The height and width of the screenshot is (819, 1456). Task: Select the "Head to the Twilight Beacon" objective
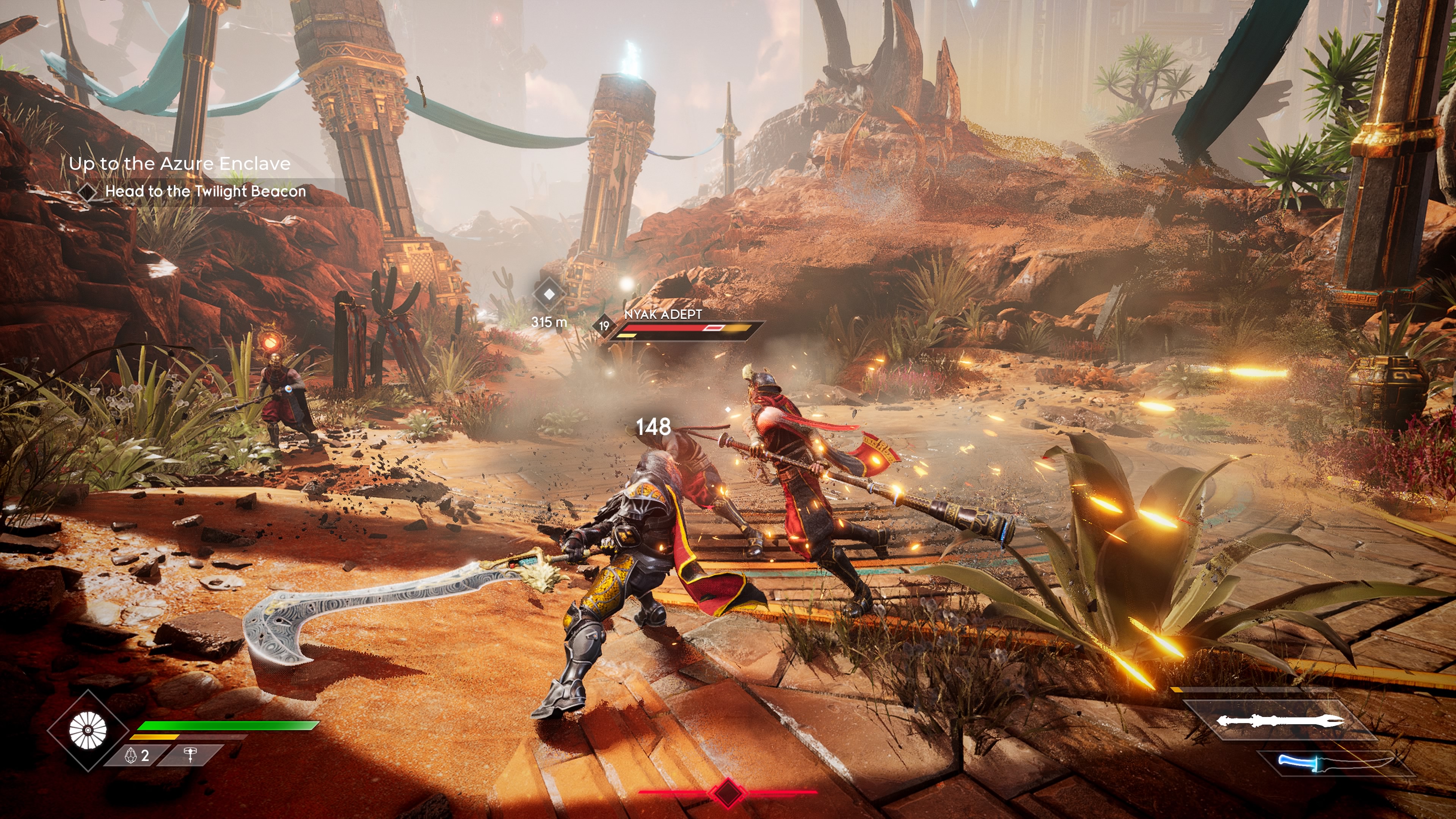tap(205, 191)
